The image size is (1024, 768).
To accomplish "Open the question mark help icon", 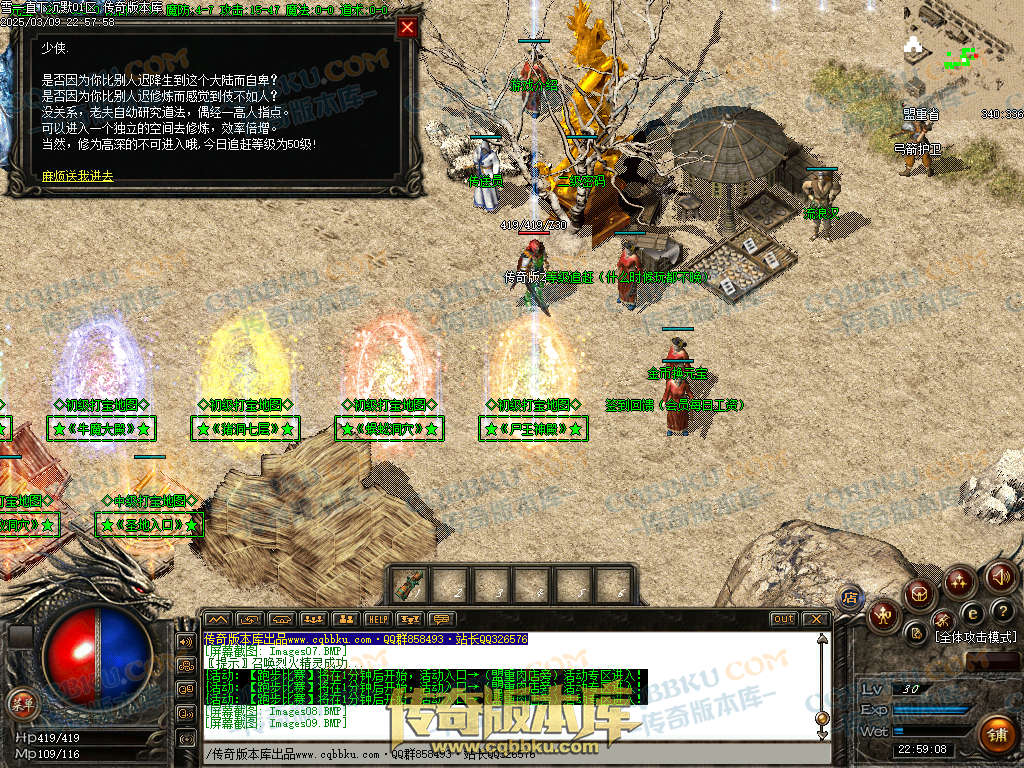I will click(1002, 610).
